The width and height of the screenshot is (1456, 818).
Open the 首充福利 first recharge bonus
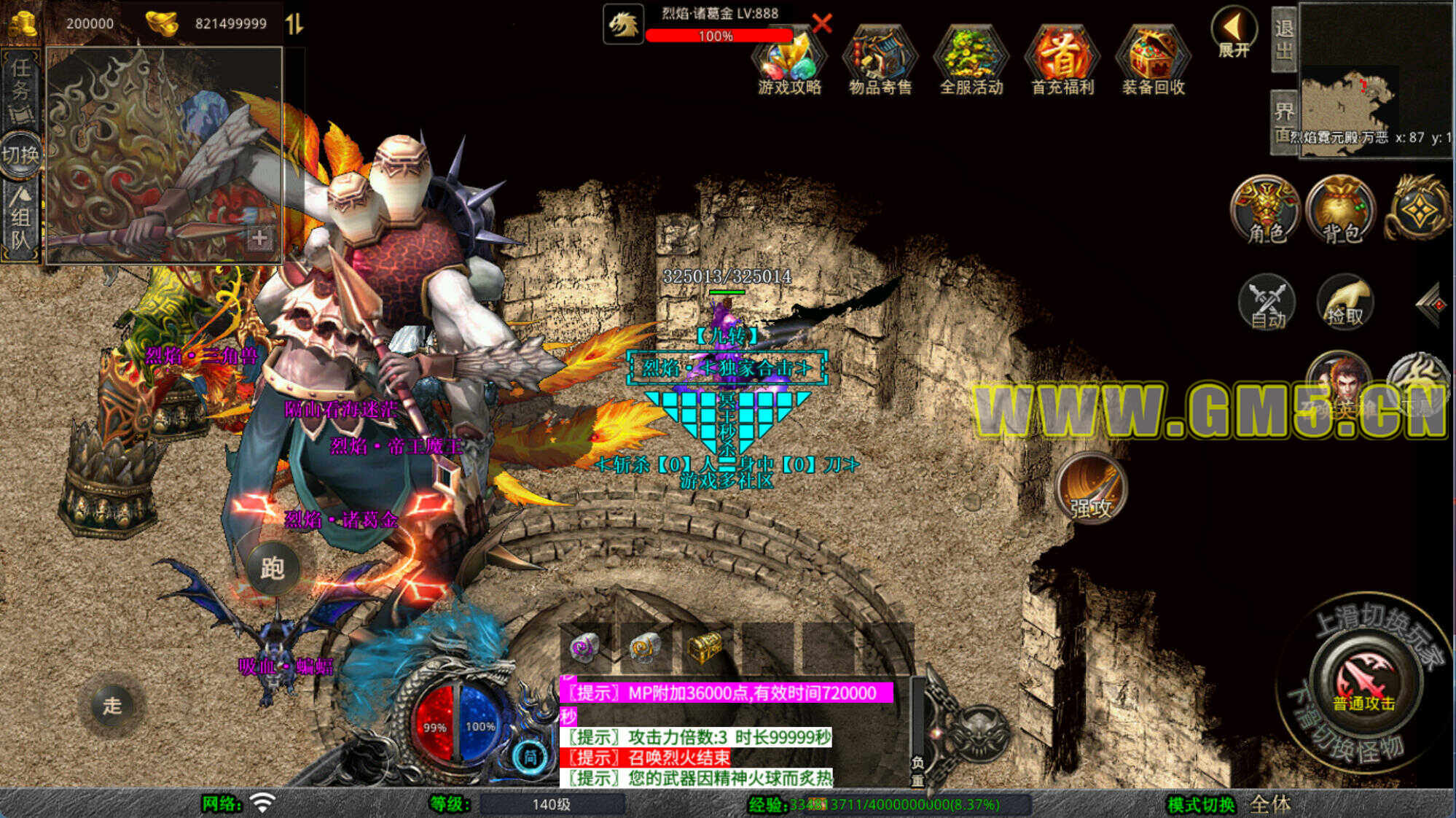(x=1062, y=62)
